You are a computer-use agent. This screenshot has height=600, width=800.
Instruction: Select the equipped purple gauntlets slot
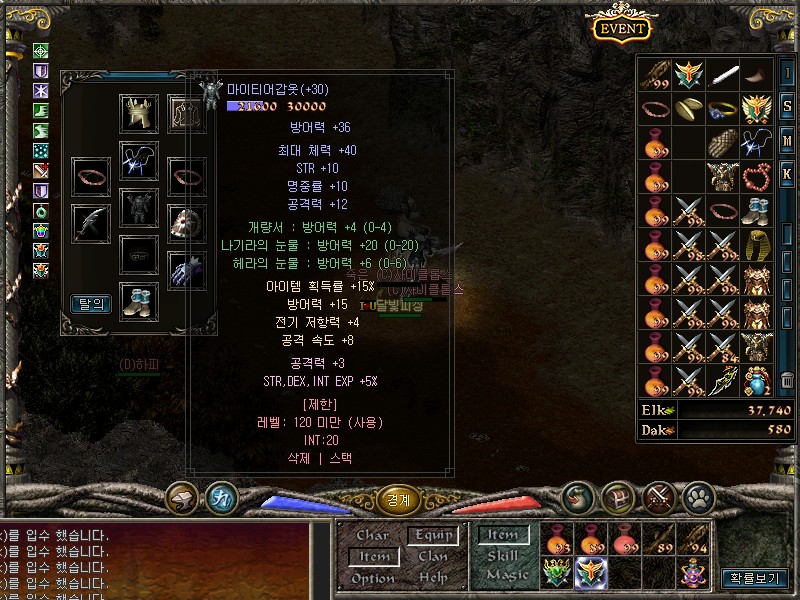click(186, 270)
